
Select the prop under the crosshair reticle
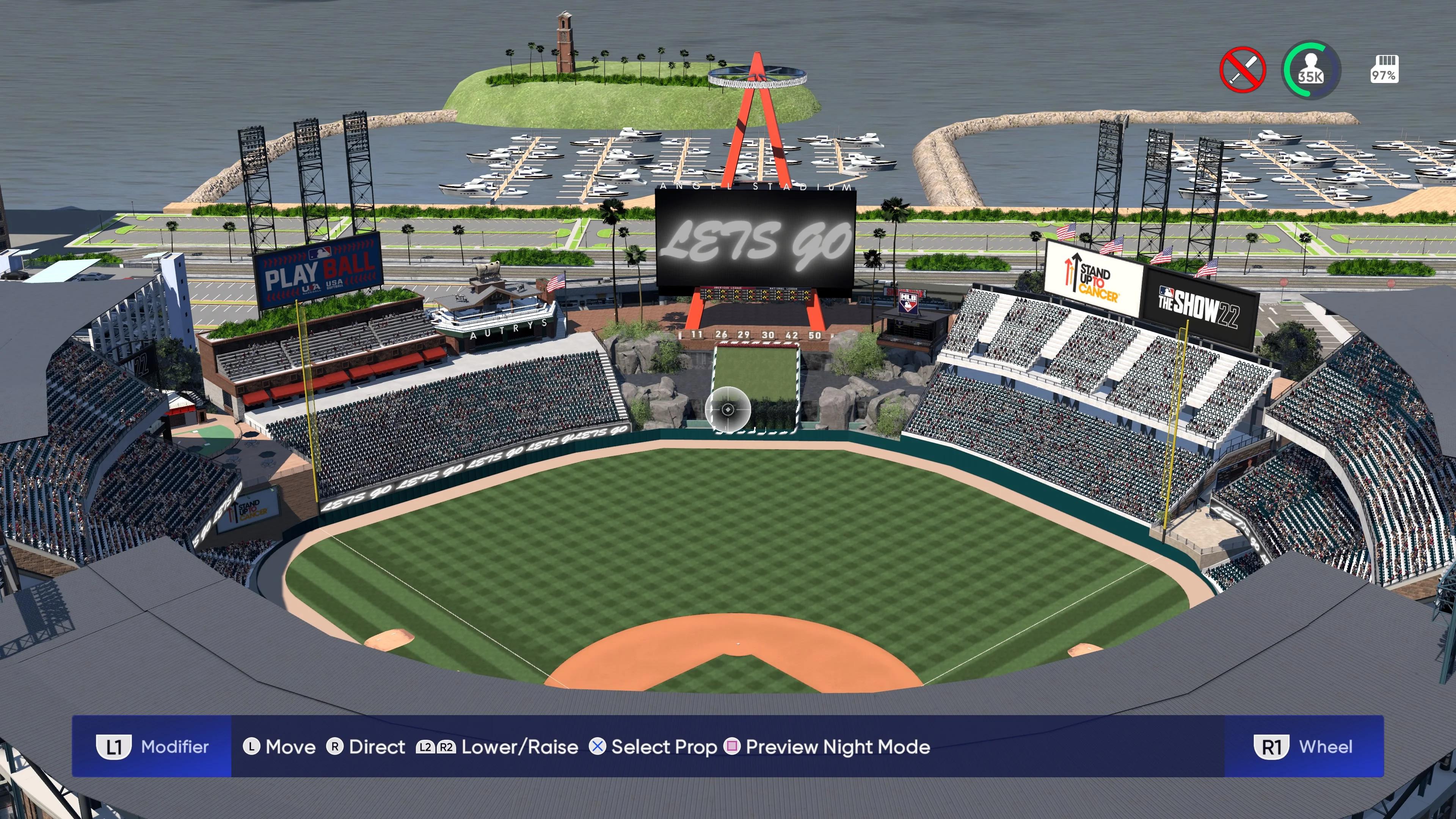(x=729, y=410)
